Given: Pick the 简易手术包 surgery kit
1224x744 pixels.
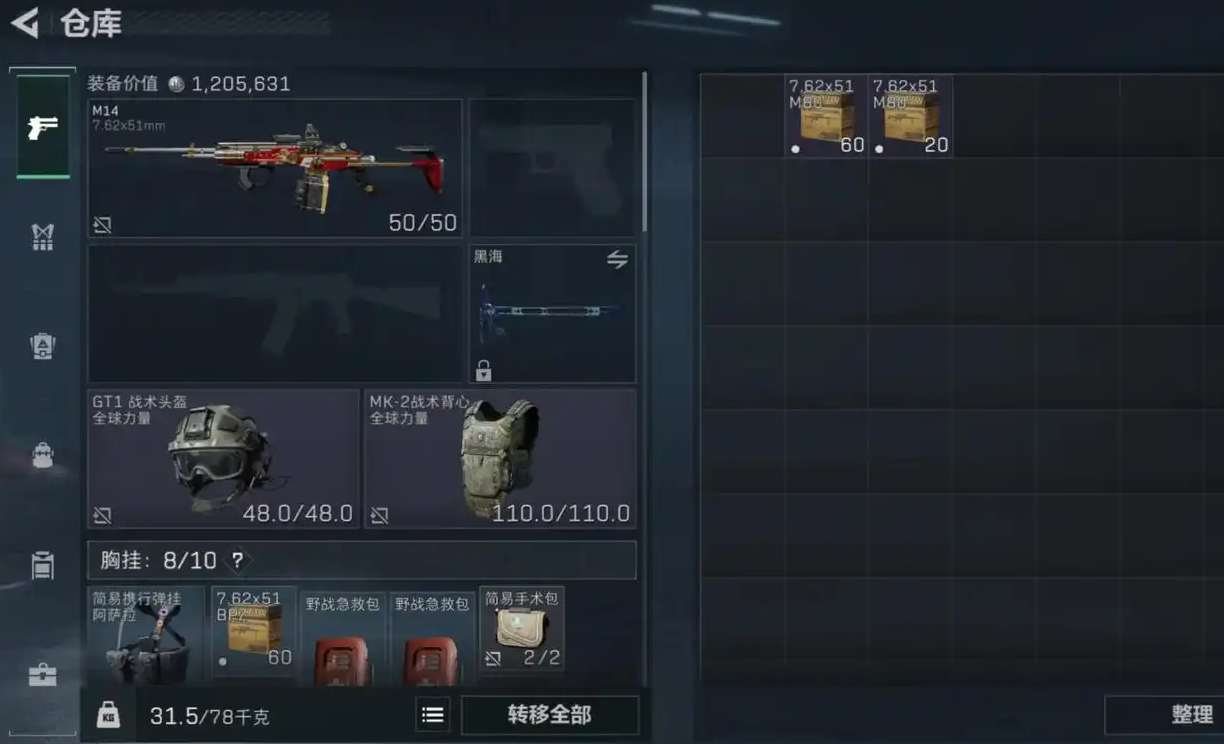Looking at the screenshot, I should (x=521, y=628).
